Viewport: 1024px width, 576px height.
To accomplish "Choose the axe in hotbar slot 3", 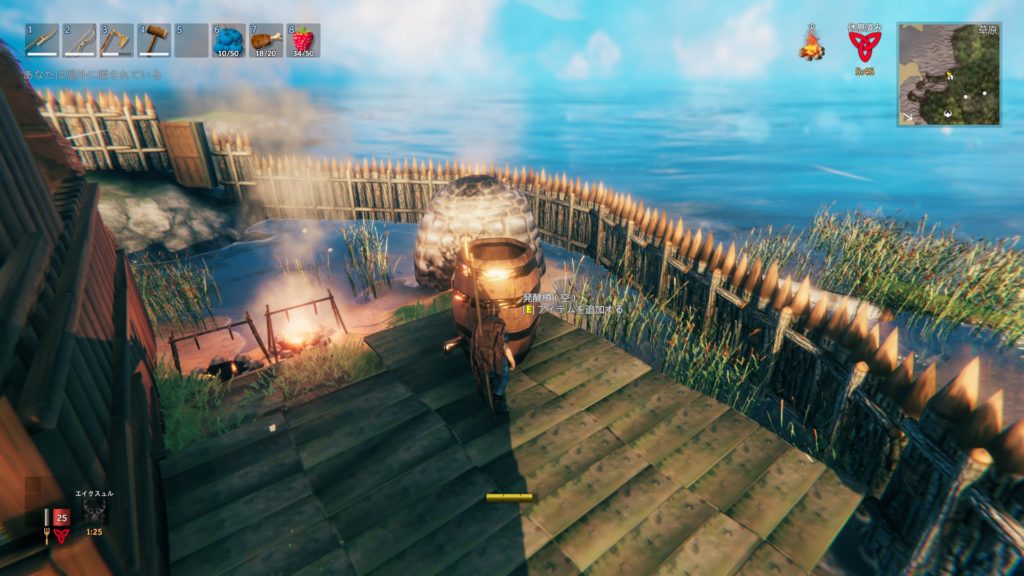I will [x=116, y=40].
